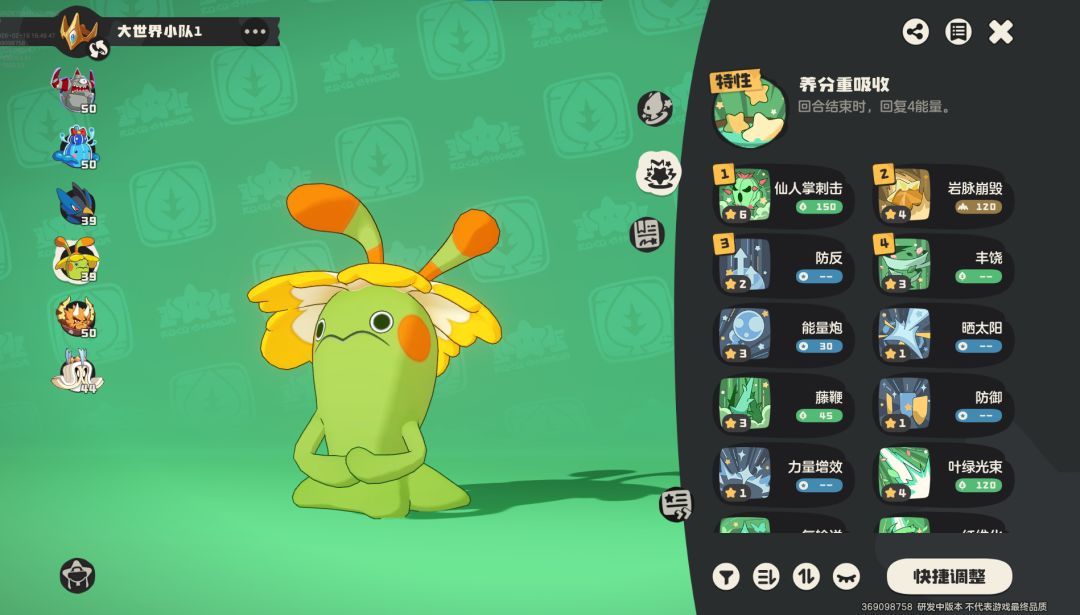Select the 岩脉崩毁 skill
Image resolution: width=1080 pixels, height=615 pixels.
[x=944, y=196]
